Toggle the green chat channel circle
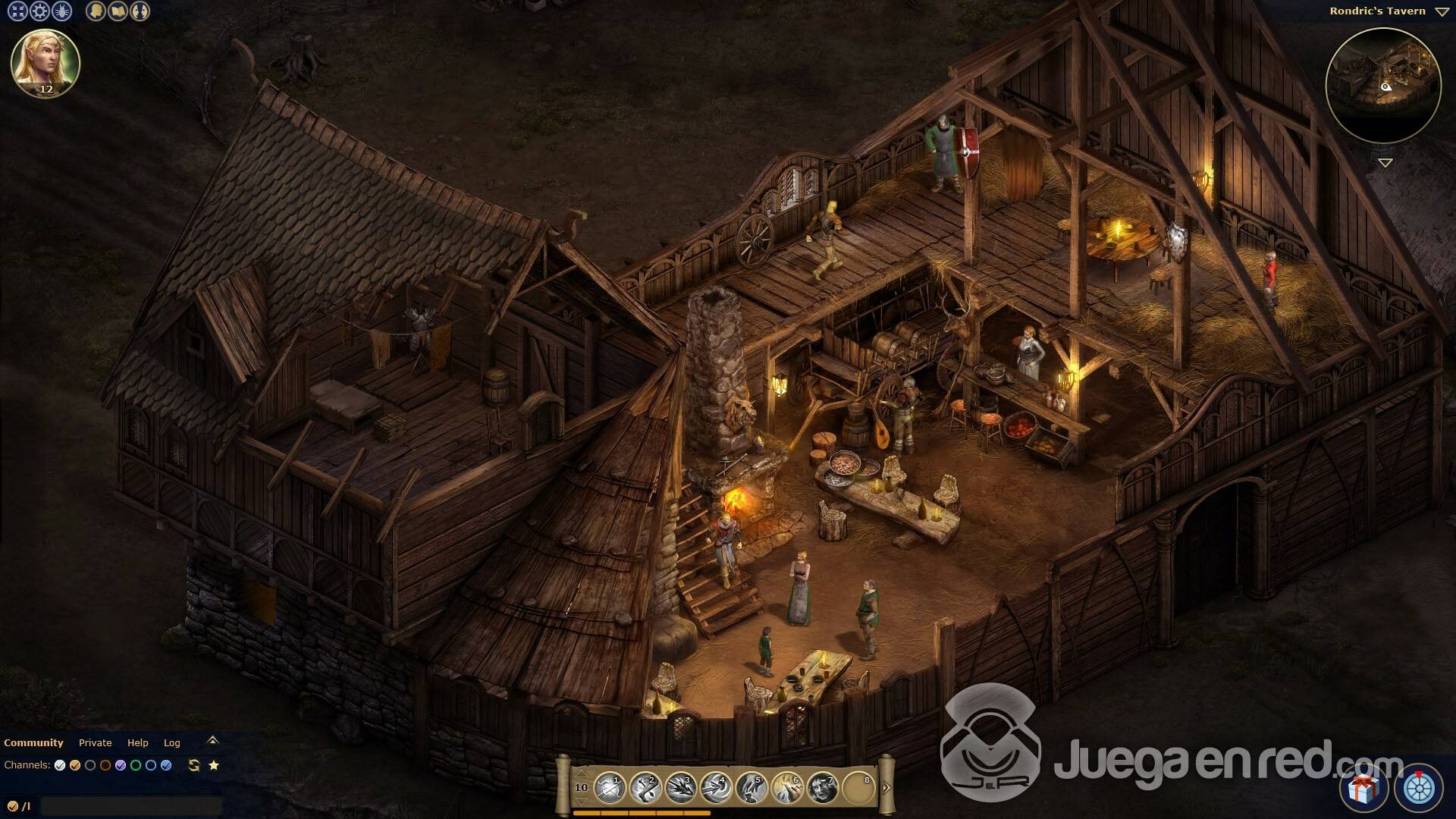Image resolution: width=1456 pixels, height=819 pixels. [136, 765]
